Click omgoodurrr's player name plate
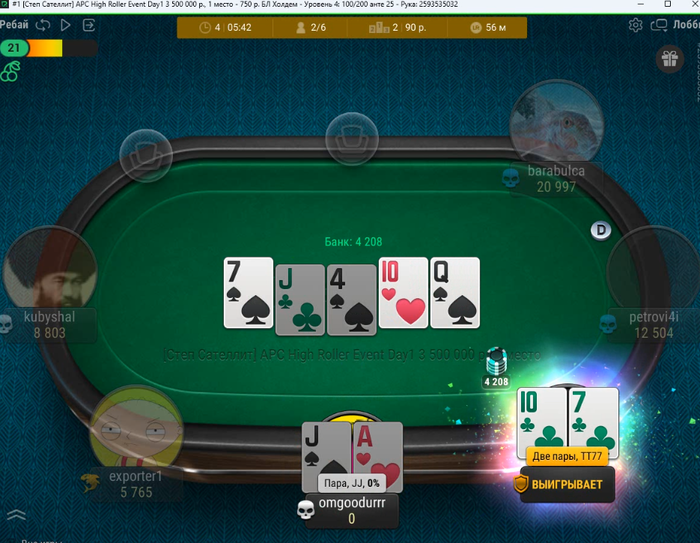Image resolution: width=700 pixels, height=543 pixels. pos(351,510)
